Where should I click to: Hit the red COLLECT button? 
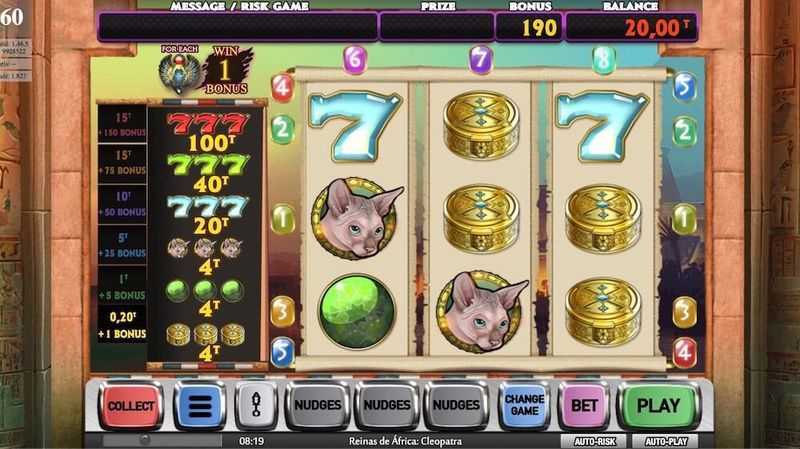(131, 406)
